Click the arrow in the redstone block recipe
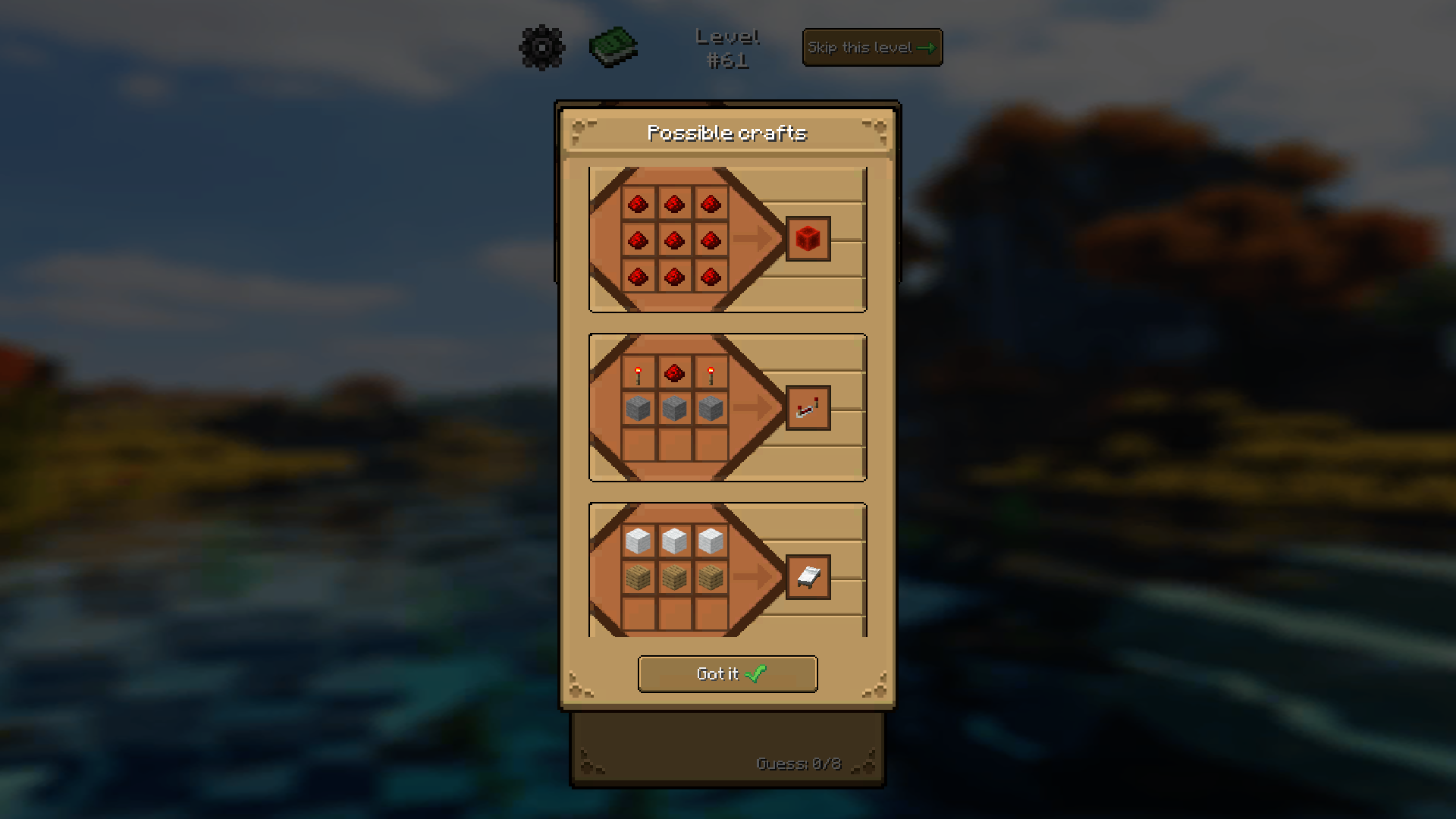The height and width of the screenshot is (819, 1456). click(755, 240)
